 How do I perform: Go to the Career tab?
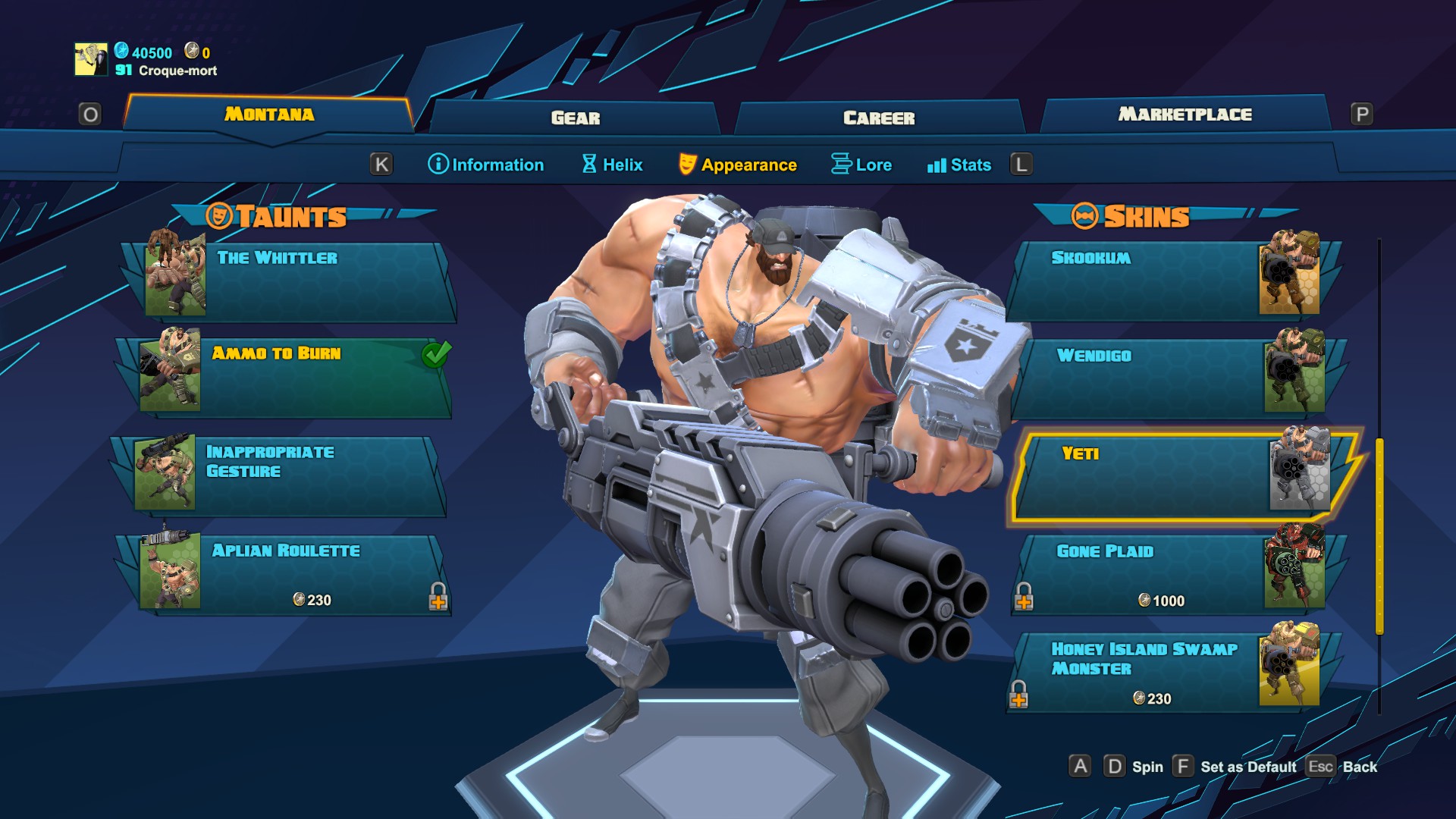(x=879, y=118)
